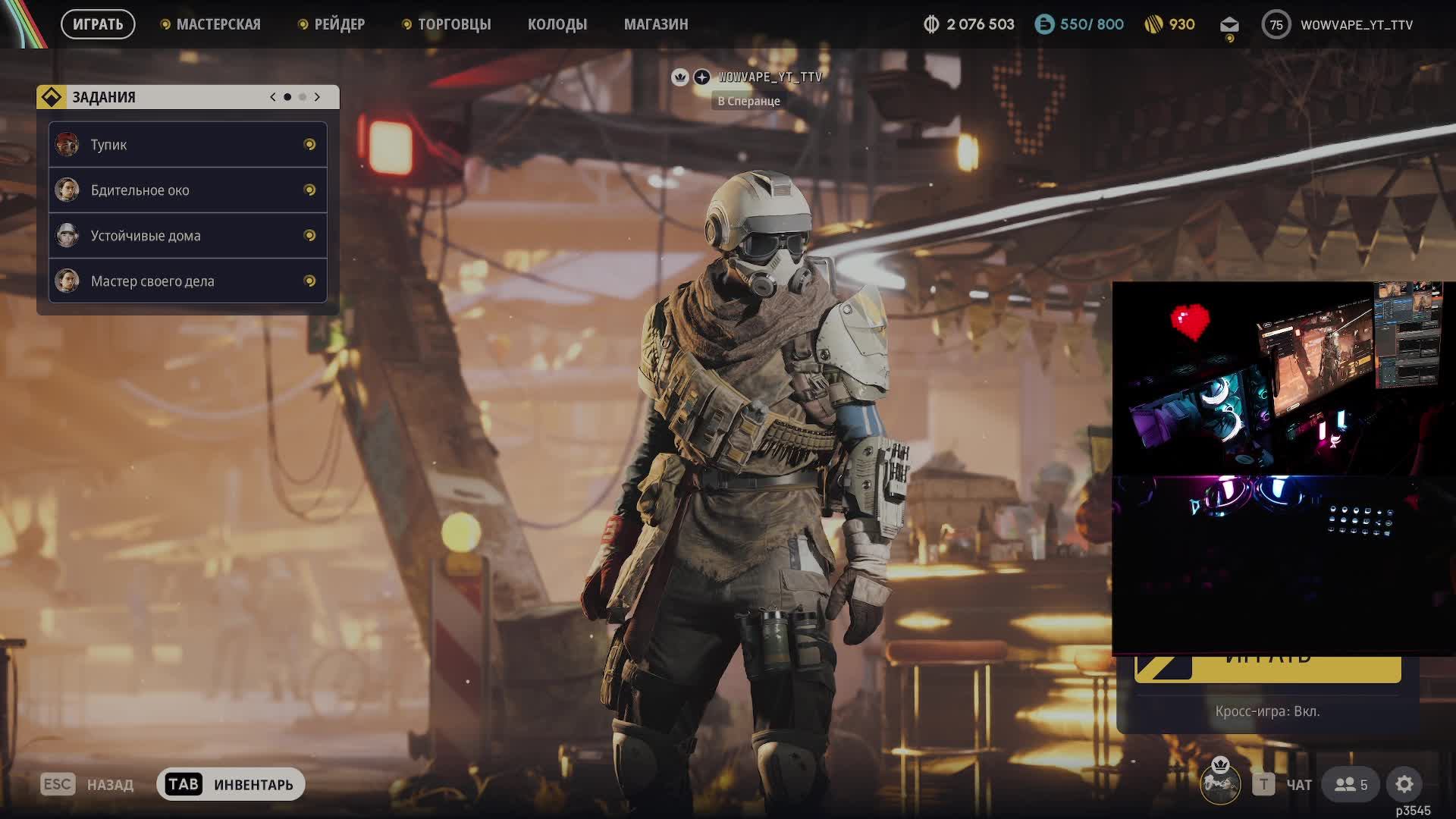Viewport: 1456px width, 819px height.
Task: Open the РЕЙДЕР tab
Action: point(339,24)
